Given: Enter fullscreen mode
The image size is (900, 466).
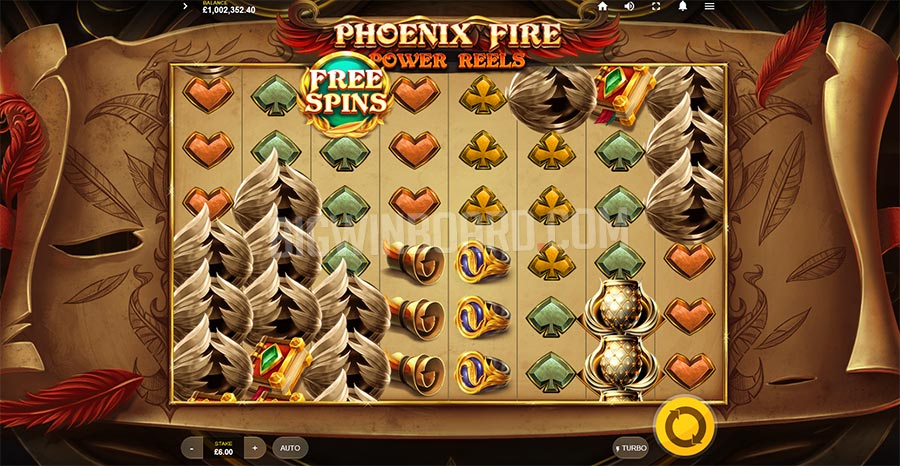Looking at the screenshot, I should coord(656,6).
